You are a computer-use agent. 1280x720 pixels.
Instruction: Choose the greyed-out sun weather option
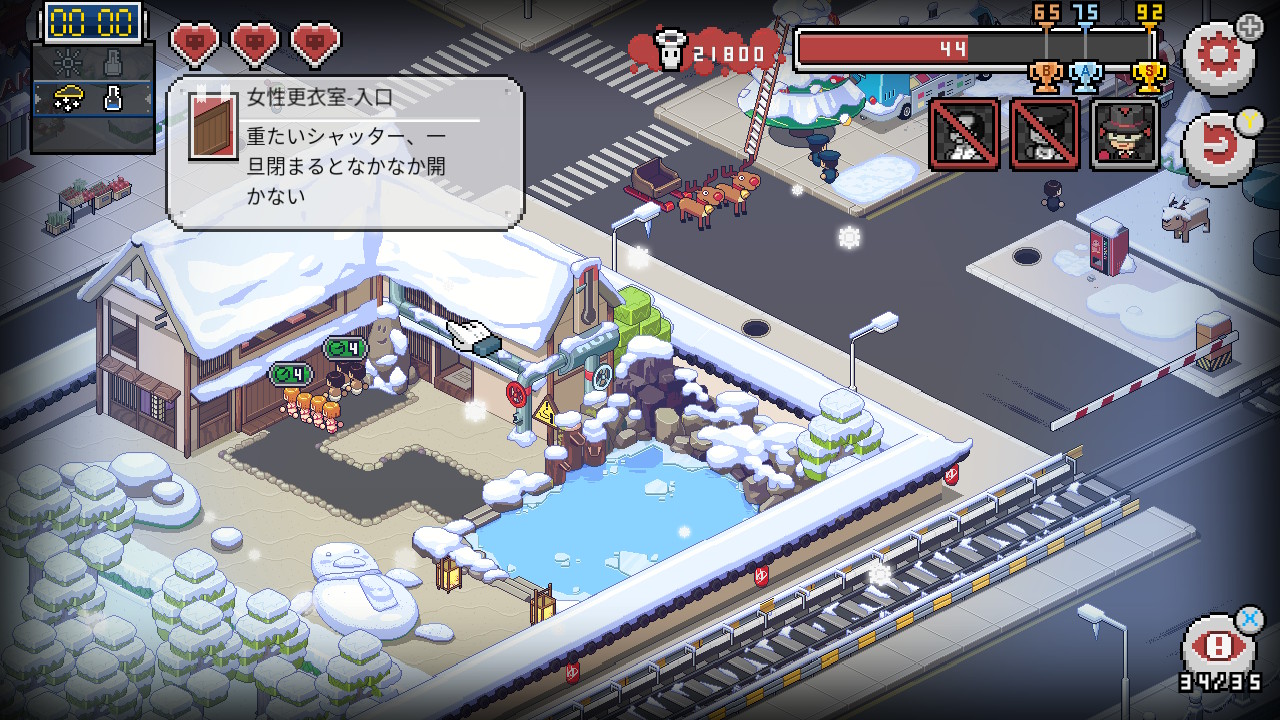[67, 63]
